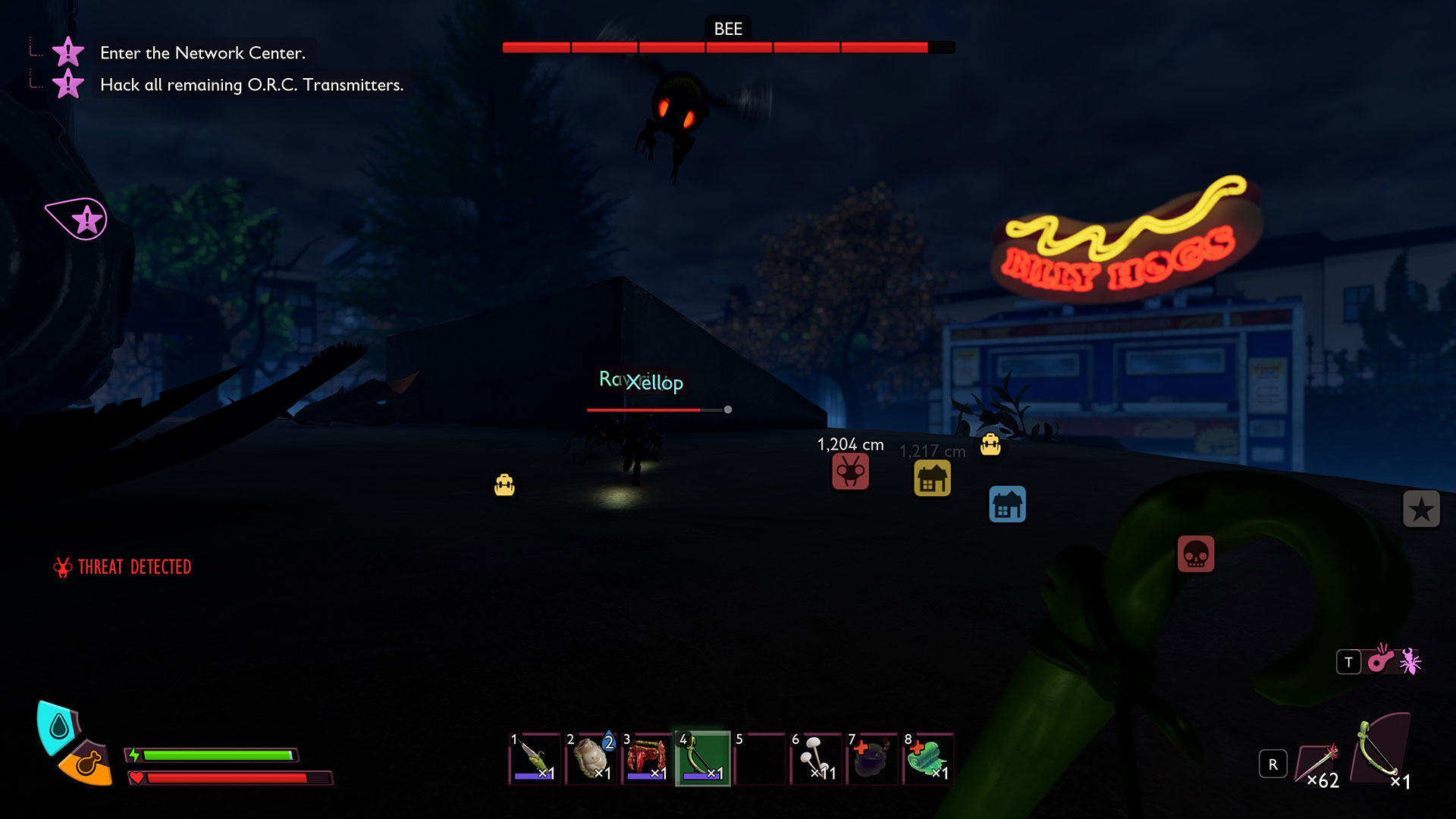Click the water droplet thirst meter

coord(58,727)
